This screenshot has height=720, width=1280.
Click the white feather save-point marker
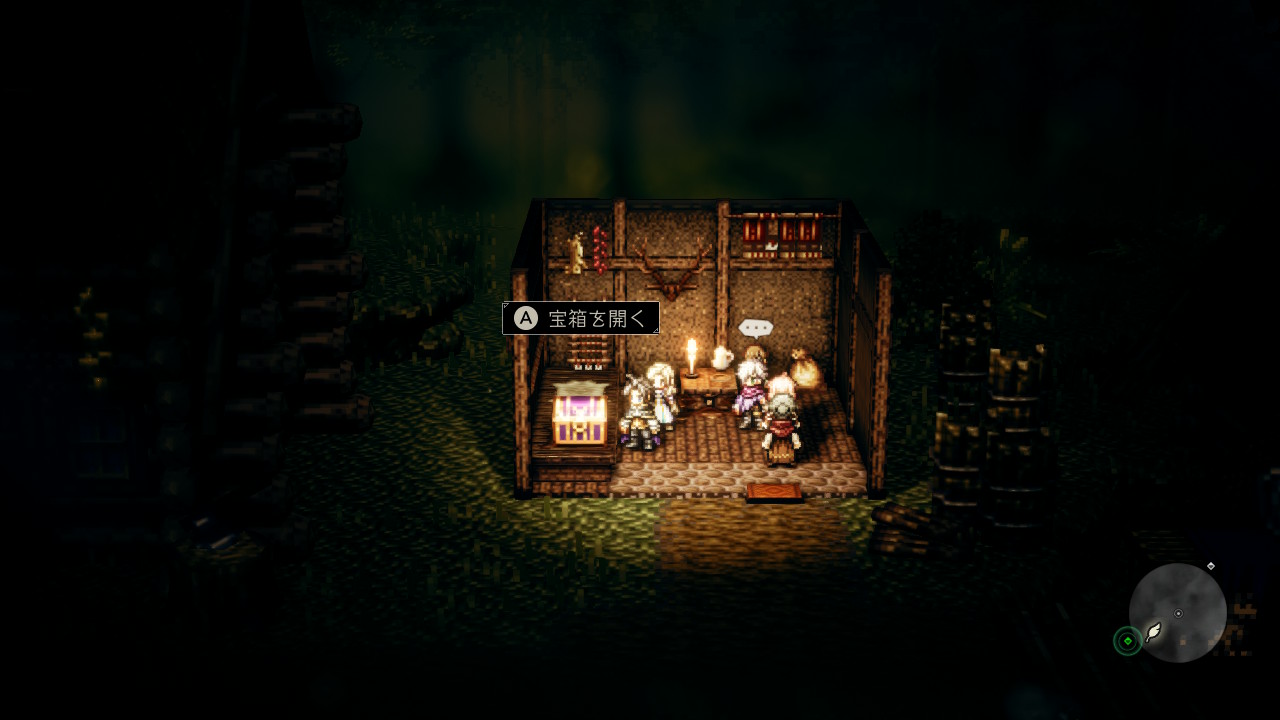(x=1154, y=632)
